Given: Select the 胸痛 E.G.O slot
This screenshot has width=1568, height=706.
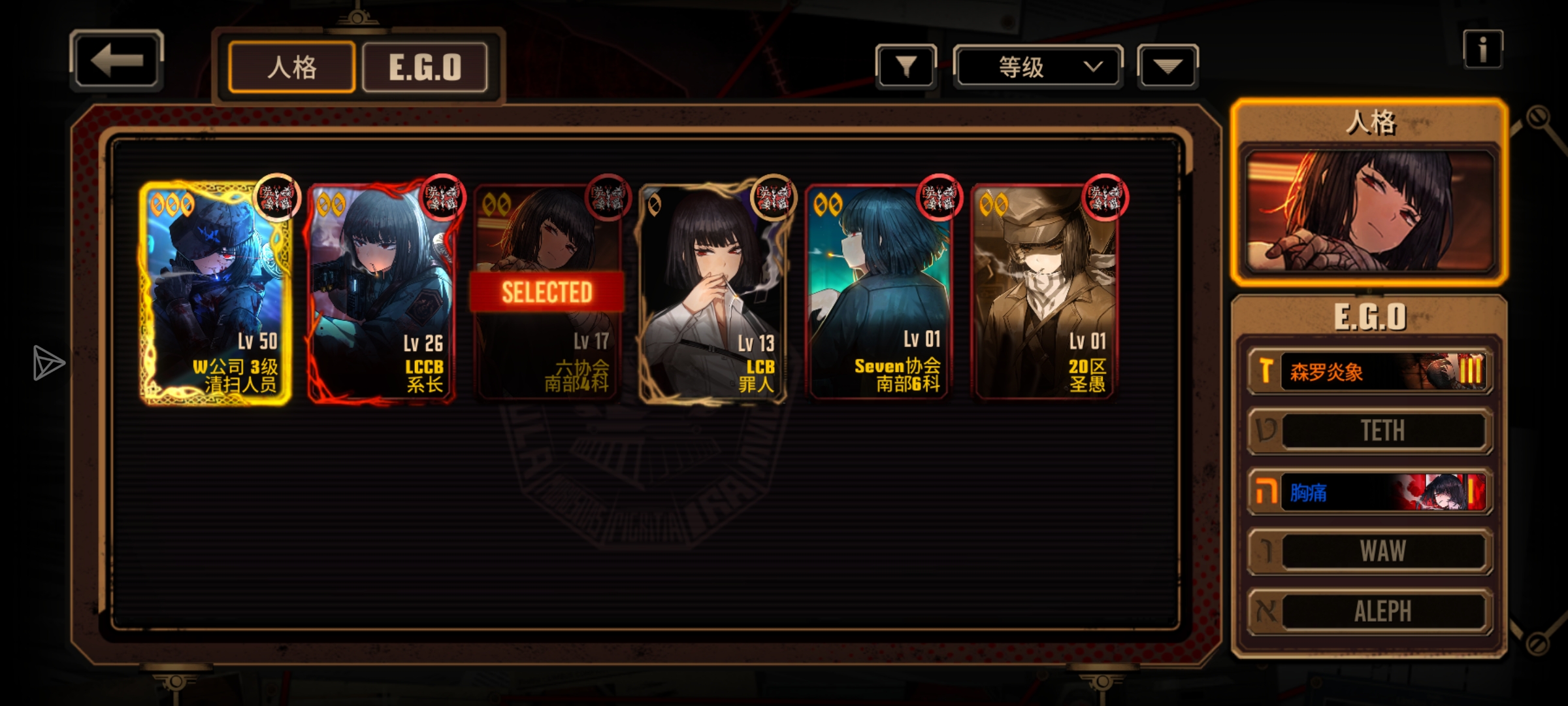Looking at the screenshot, I should point(1370,492).
